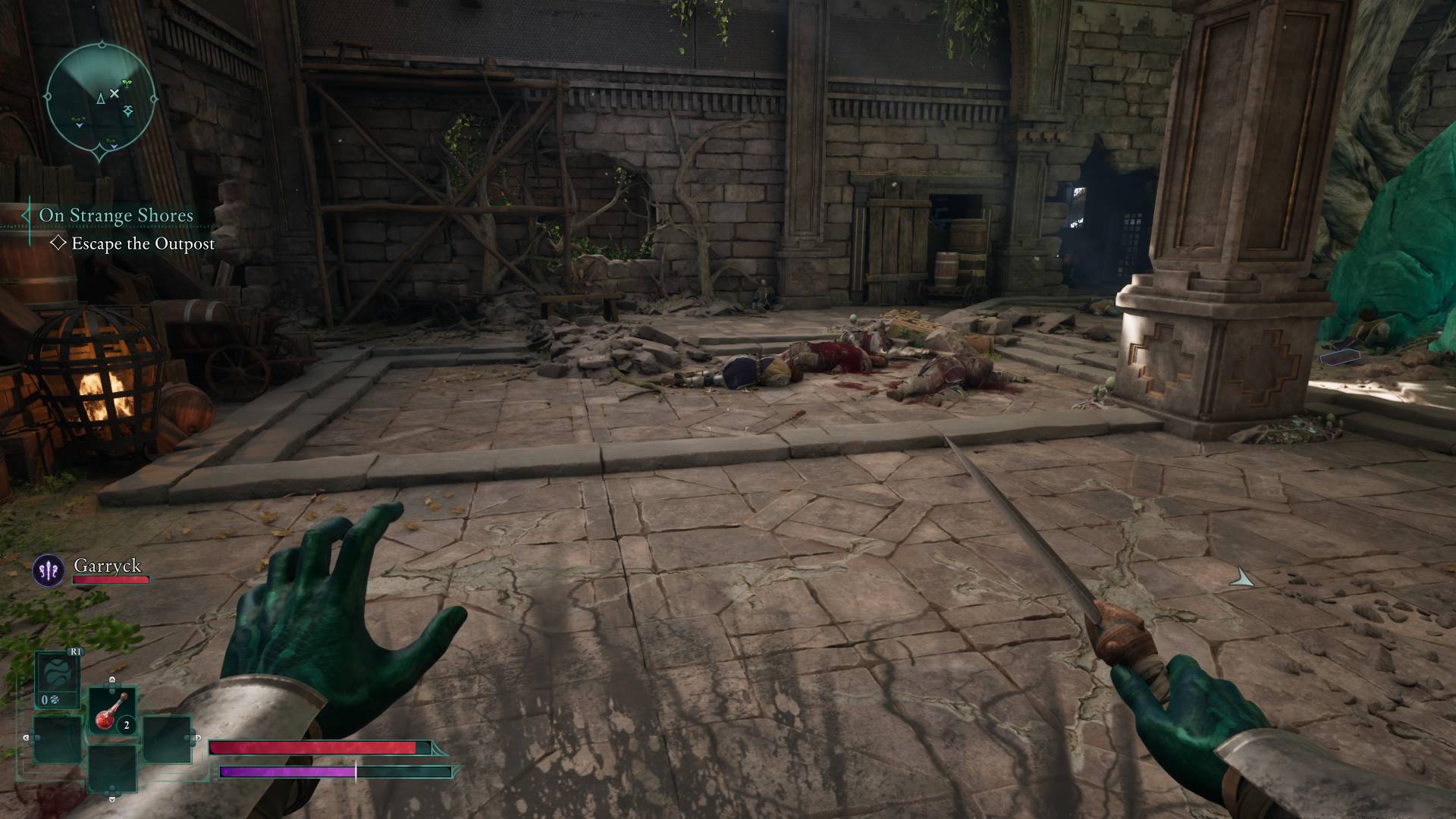
Task: Expand the lower quick-slot wheel arrow
Action: [111, 799]
